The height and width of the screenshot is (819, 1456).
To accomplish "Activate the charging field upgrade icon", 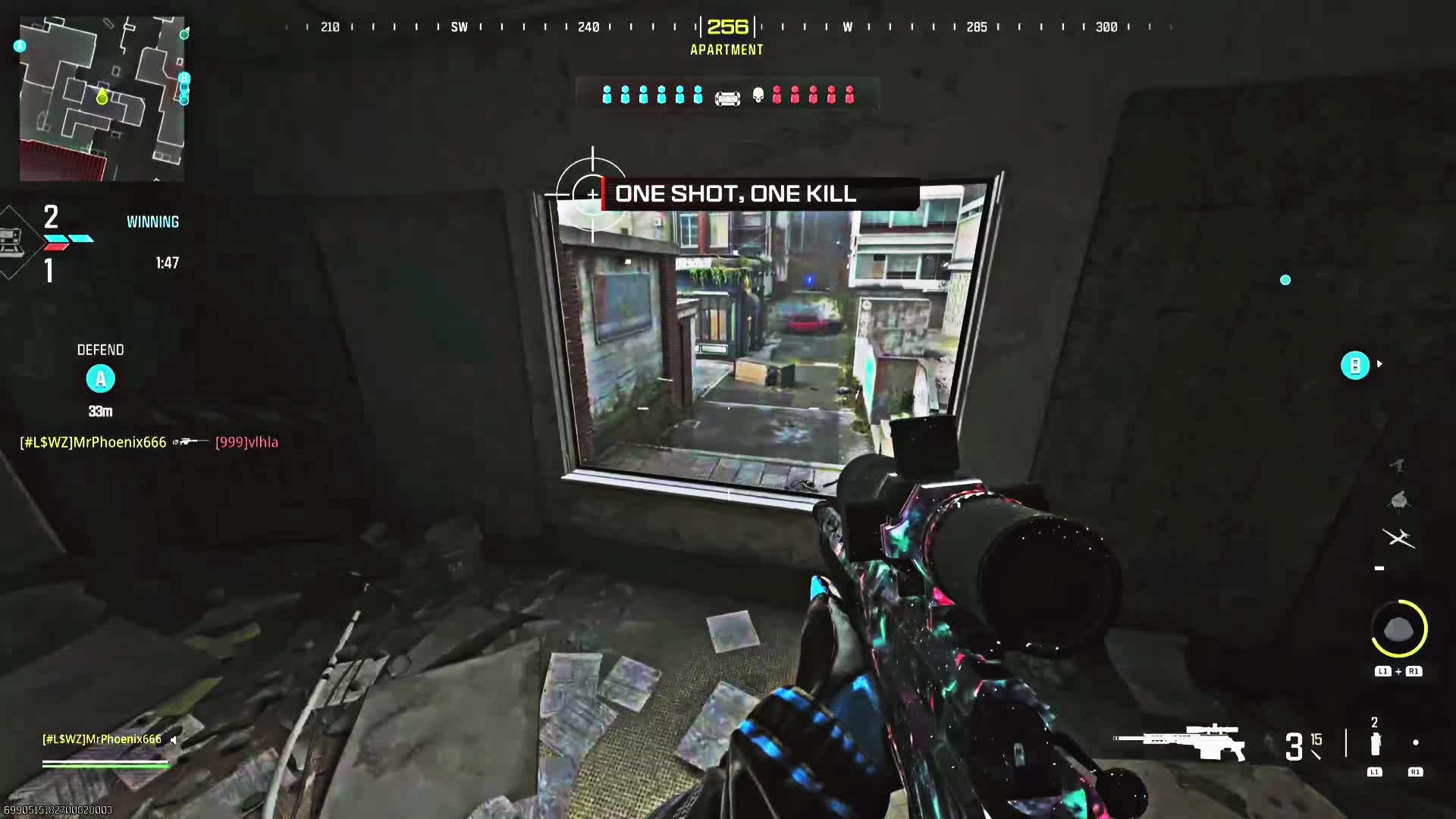I will [1399, 629].
